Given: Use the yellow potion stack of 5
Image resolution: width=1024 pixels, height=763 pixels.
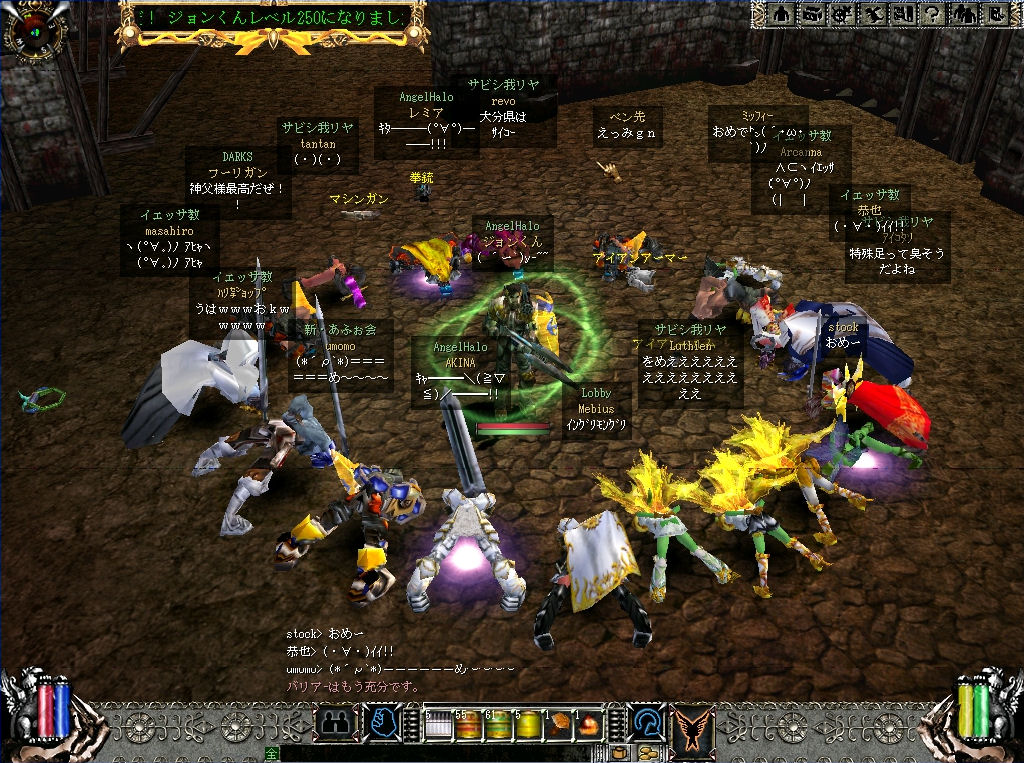Looking at the screenshot, I should (x=528, y=723).
